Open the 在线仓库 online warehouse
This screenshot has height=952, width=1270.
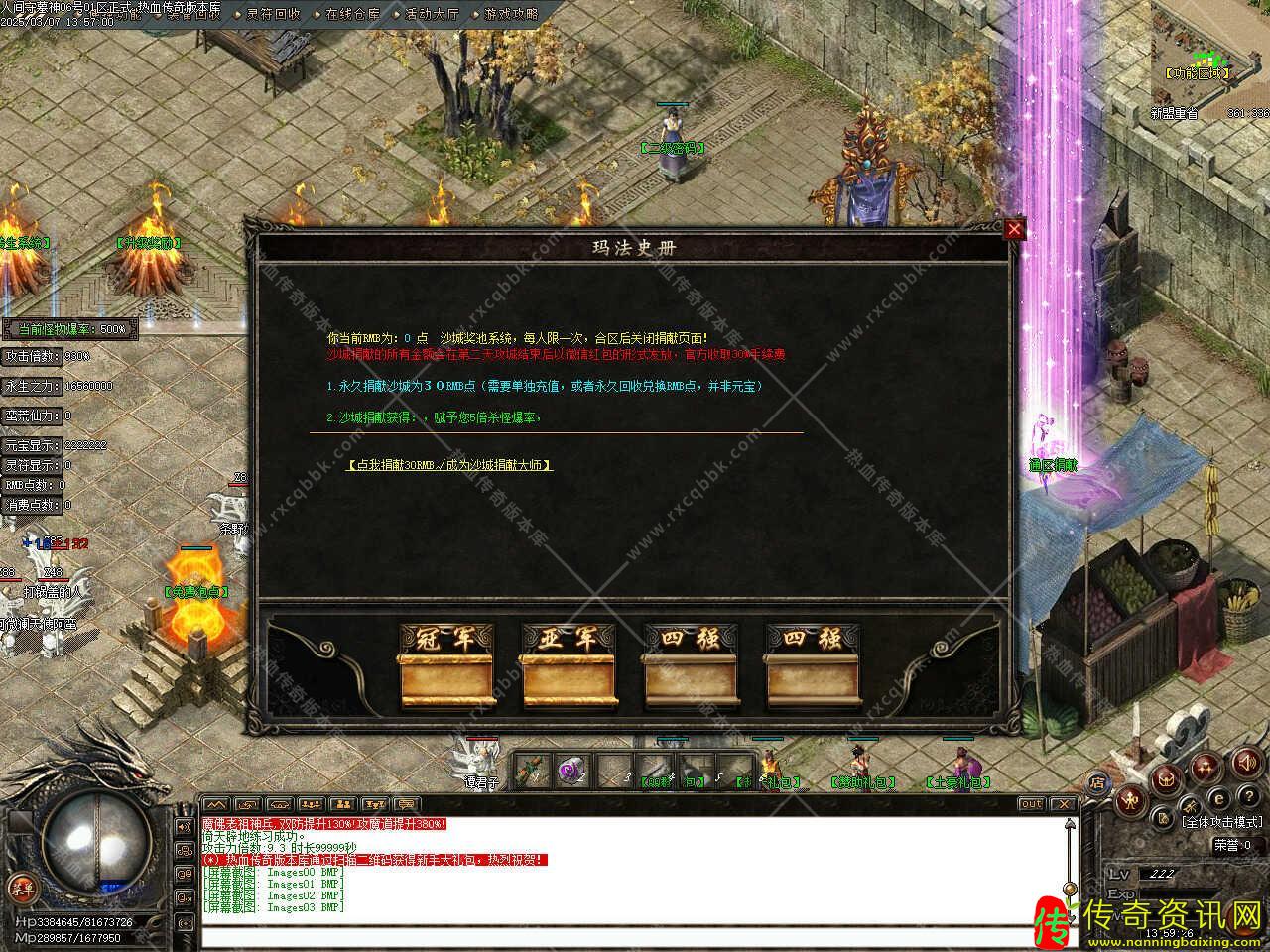352,14
